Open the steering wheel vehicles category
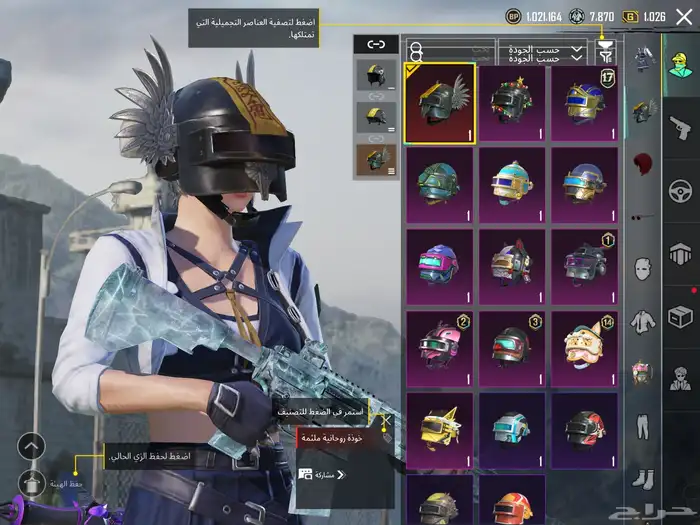This screenshot has height=525, width=700. [x=680, y=190]
